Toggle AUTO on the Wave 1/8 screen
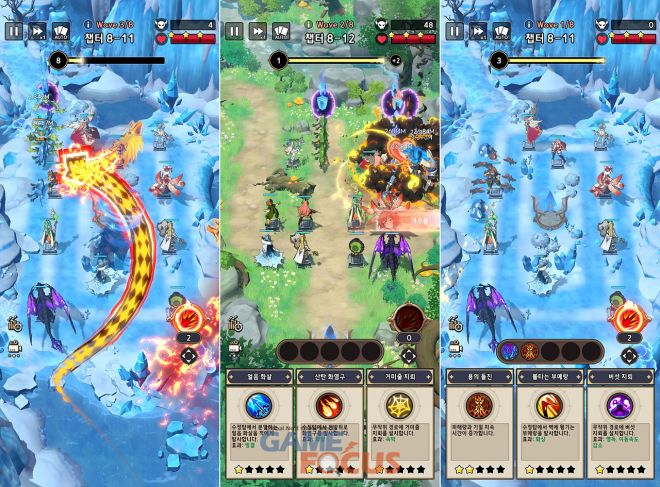The width and height of the screenshot is (660, 487). pos(501,31)
